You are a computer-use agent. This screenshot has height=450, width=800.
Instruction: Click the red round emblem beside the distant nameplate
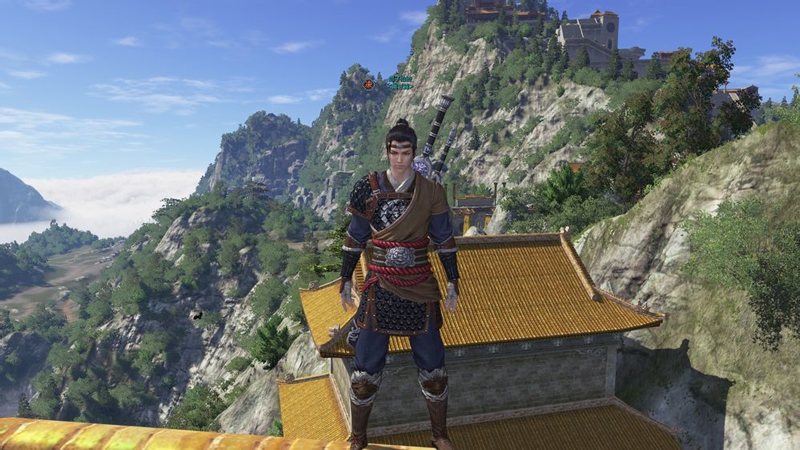coord(369,84)
